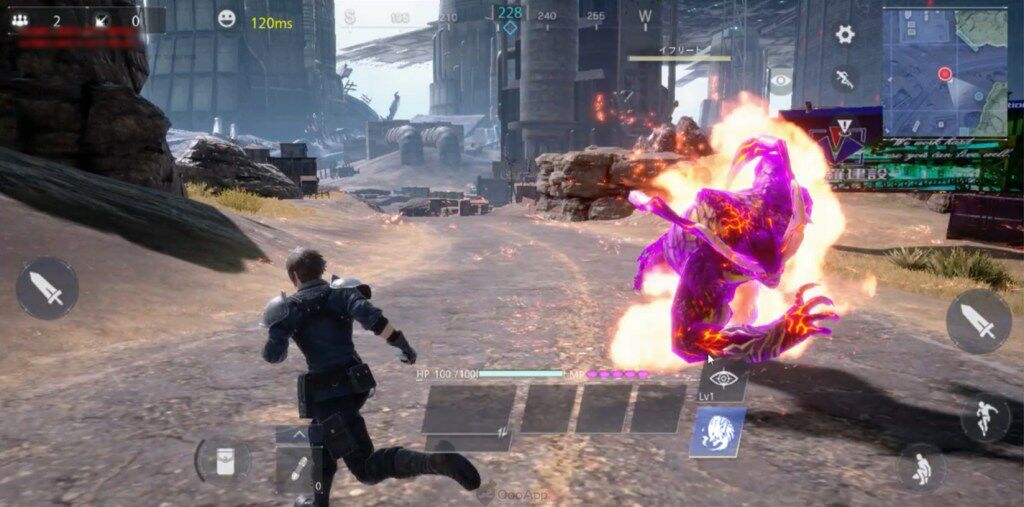The image size is (1024, 507).
Task: Open the smiley face emote icon
Action: click(x=228, y=19)
